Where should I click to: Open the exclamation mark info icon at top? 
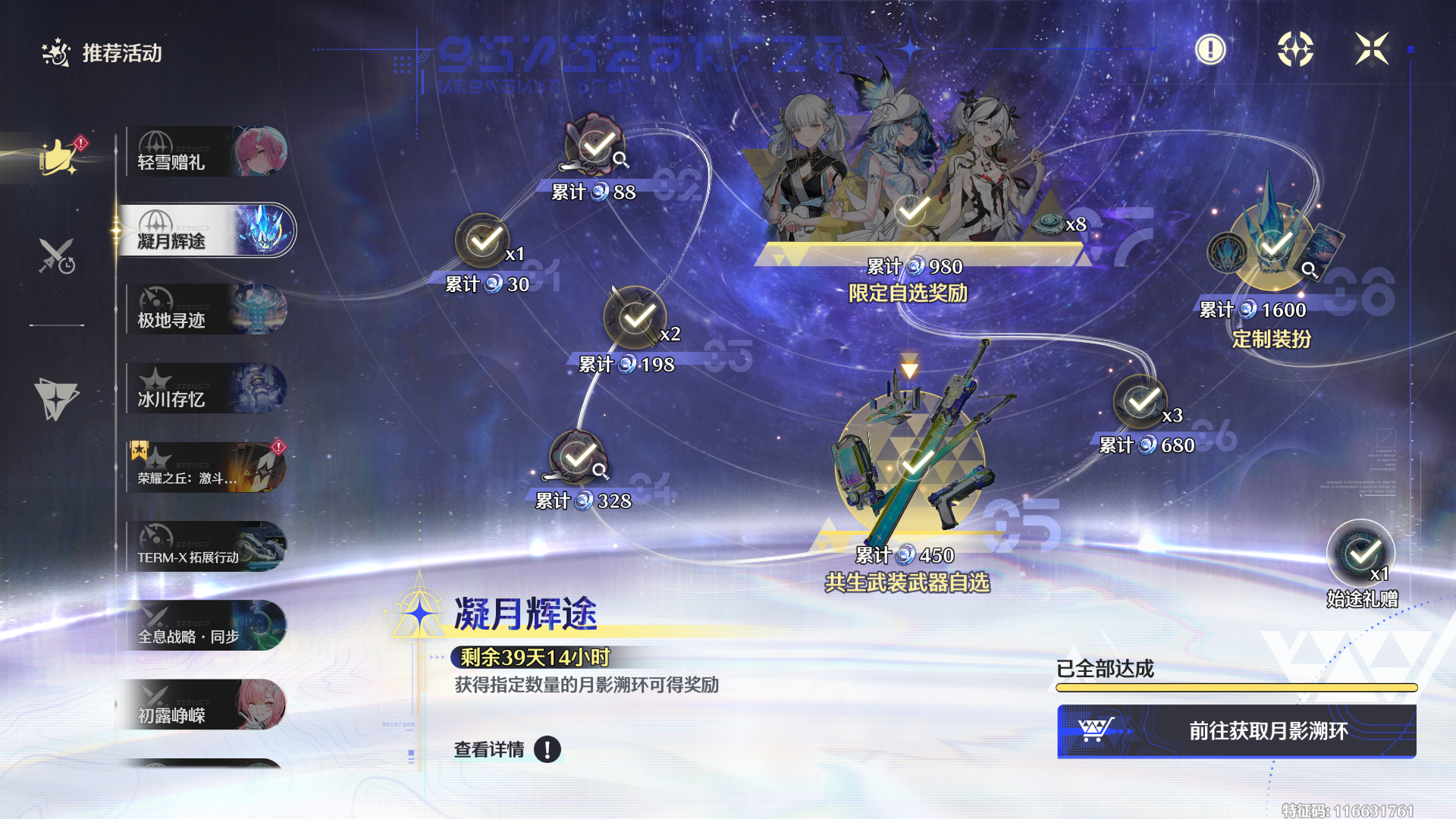(1210, 50)
